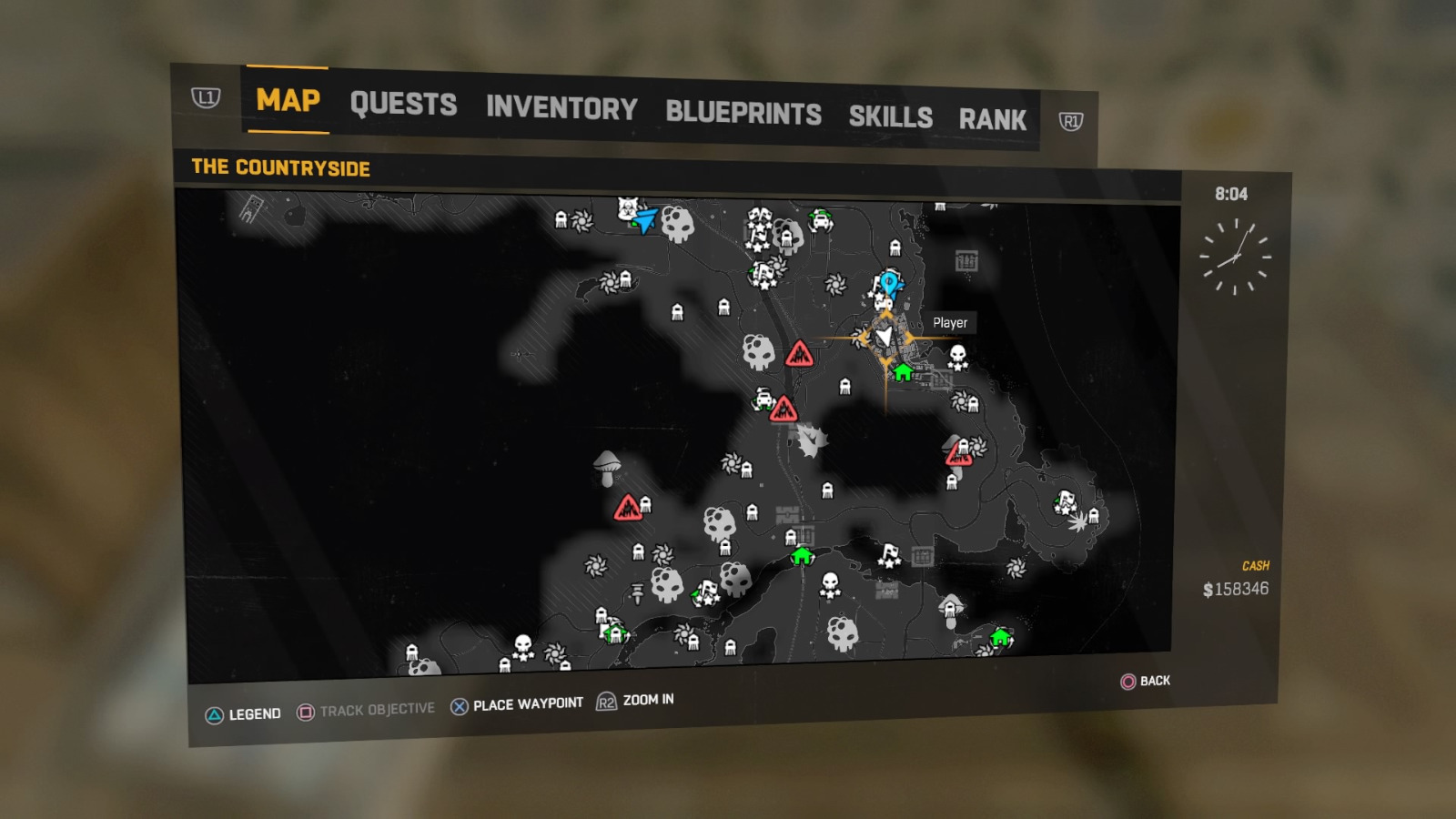Click the green safehouse icon below the player

(x=902, y=372)
